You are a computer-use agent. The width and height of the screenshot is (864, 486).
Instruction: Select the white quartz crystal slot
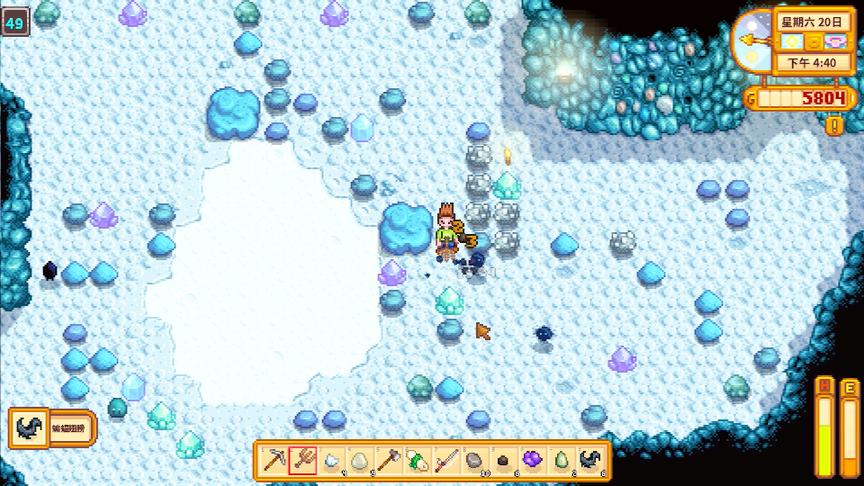(x=331, y=460)
